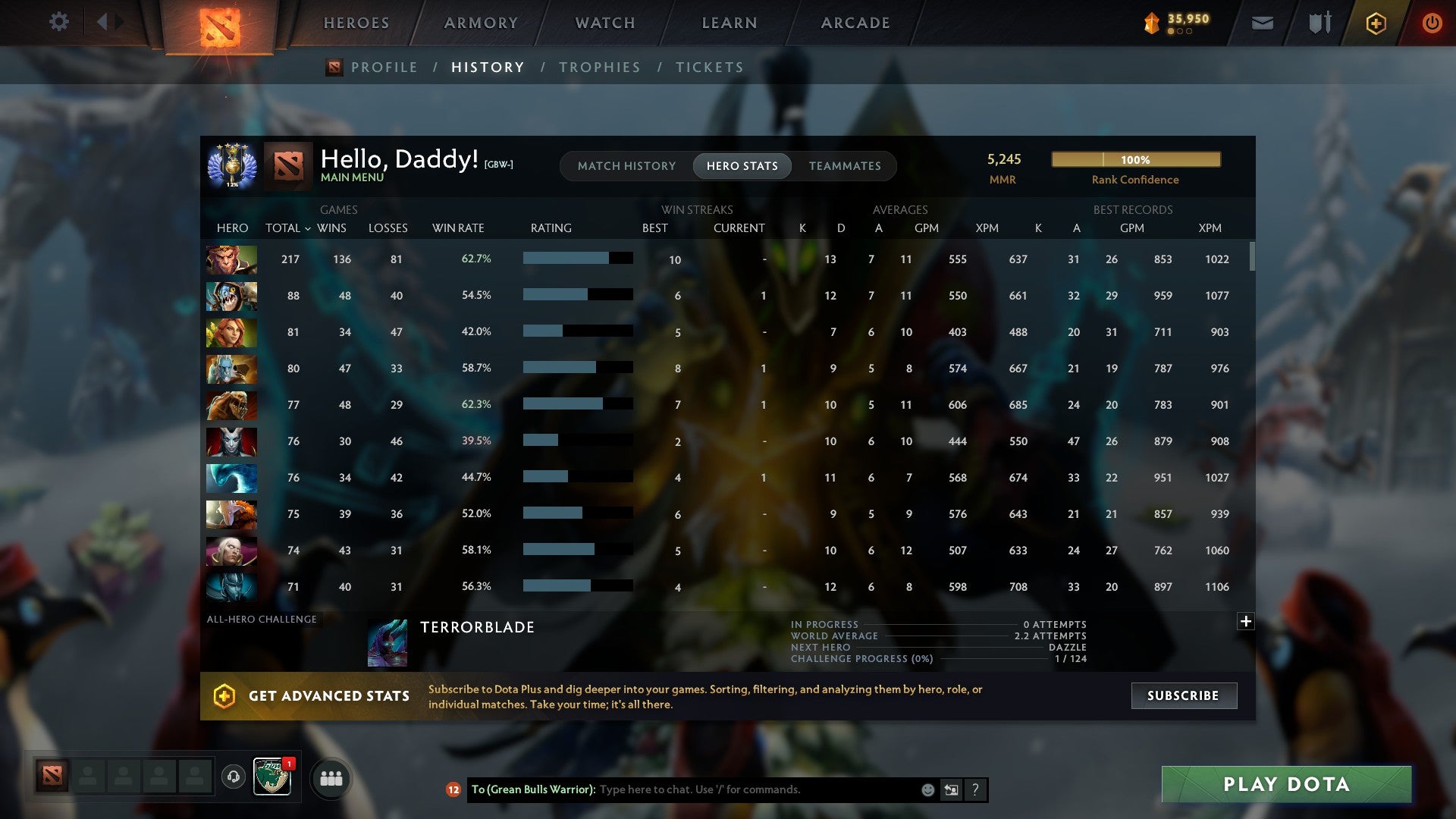Go to the TROPHIES tab
This screenshot has height=819, width=1456.
point(599,67)
